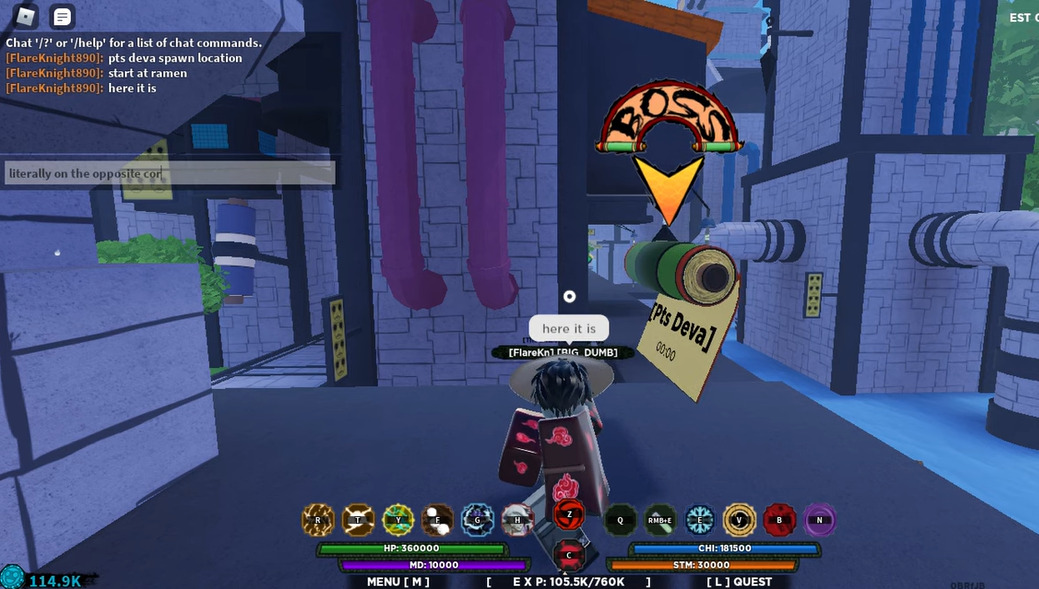Use the T ability slot
The height and width of the screenshot is (589, 1039).
click(x=358, y=520)
